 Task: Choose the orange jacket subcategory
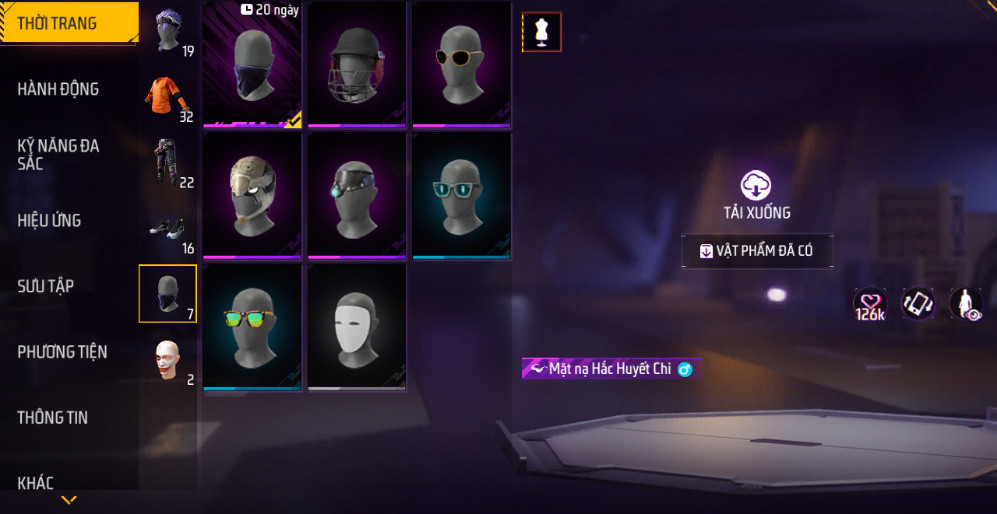[x=167, y=98]
